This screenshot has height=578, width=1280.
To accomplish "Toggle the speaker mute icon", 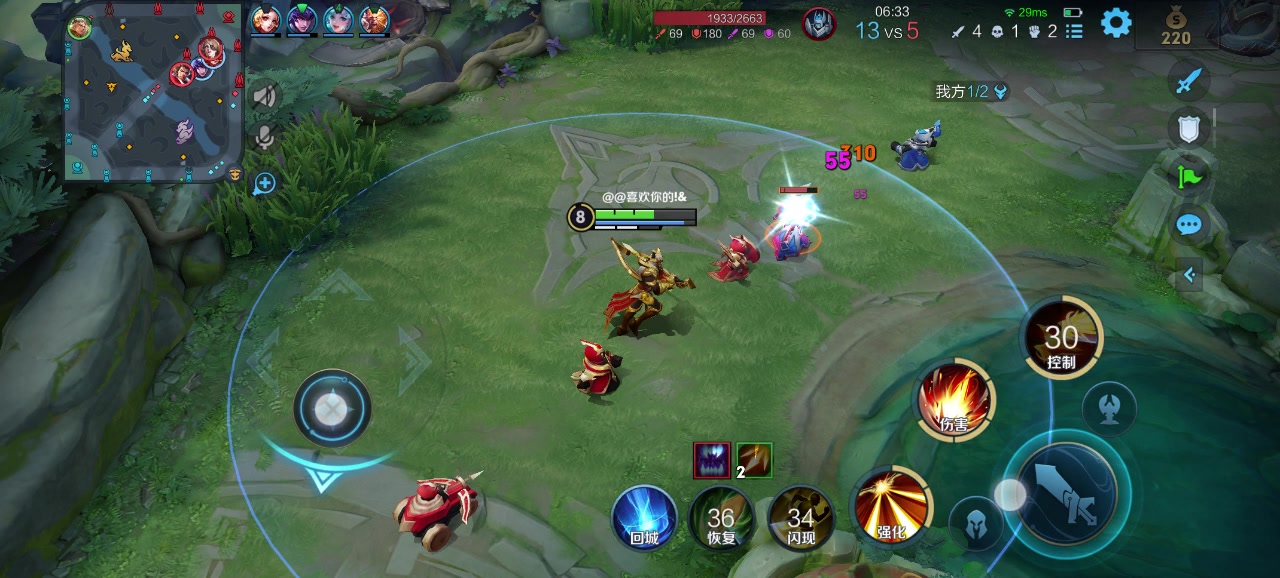I will 265,97.
